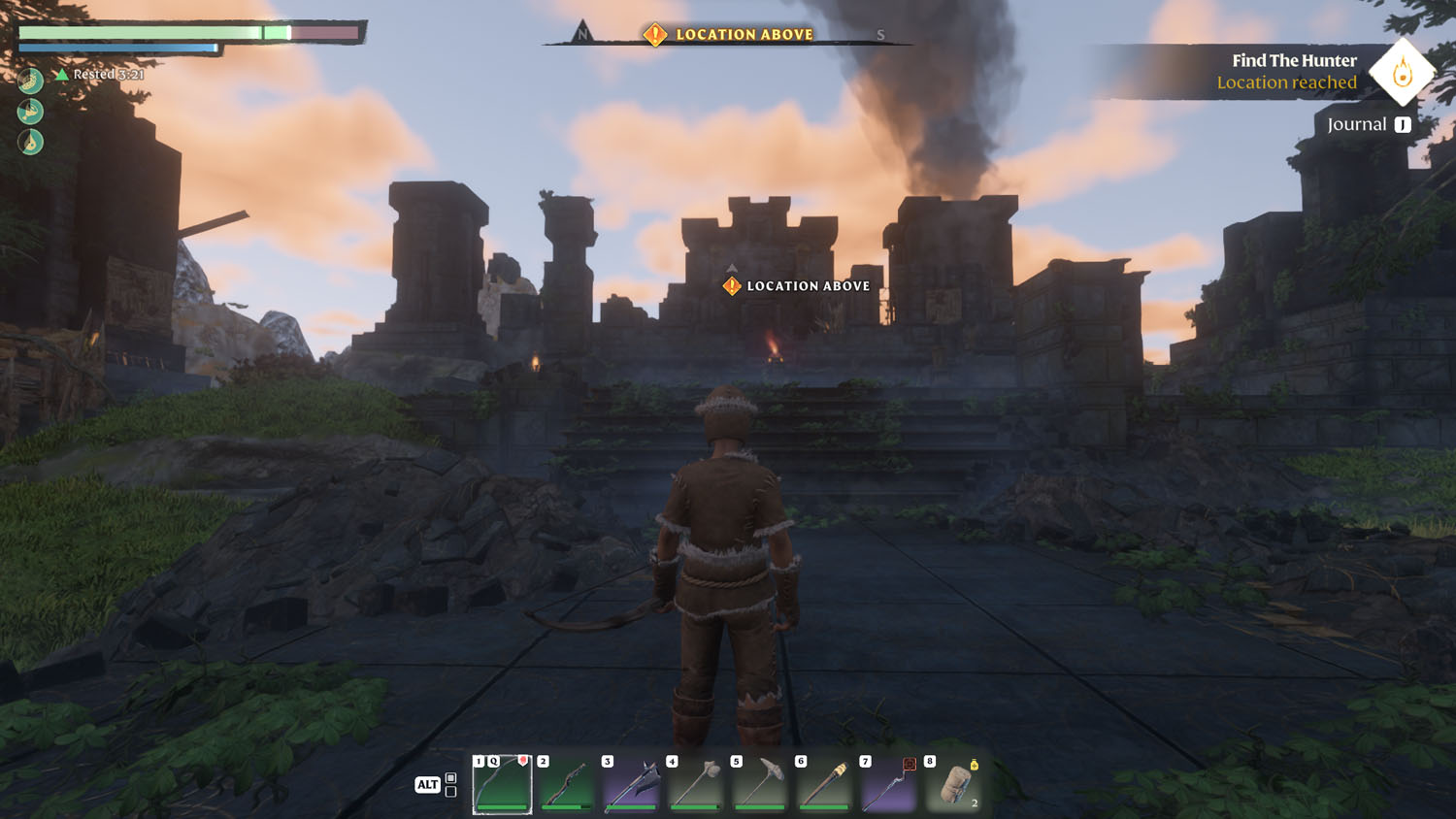Inspect the food bowl buff icon

coord(30,80)
